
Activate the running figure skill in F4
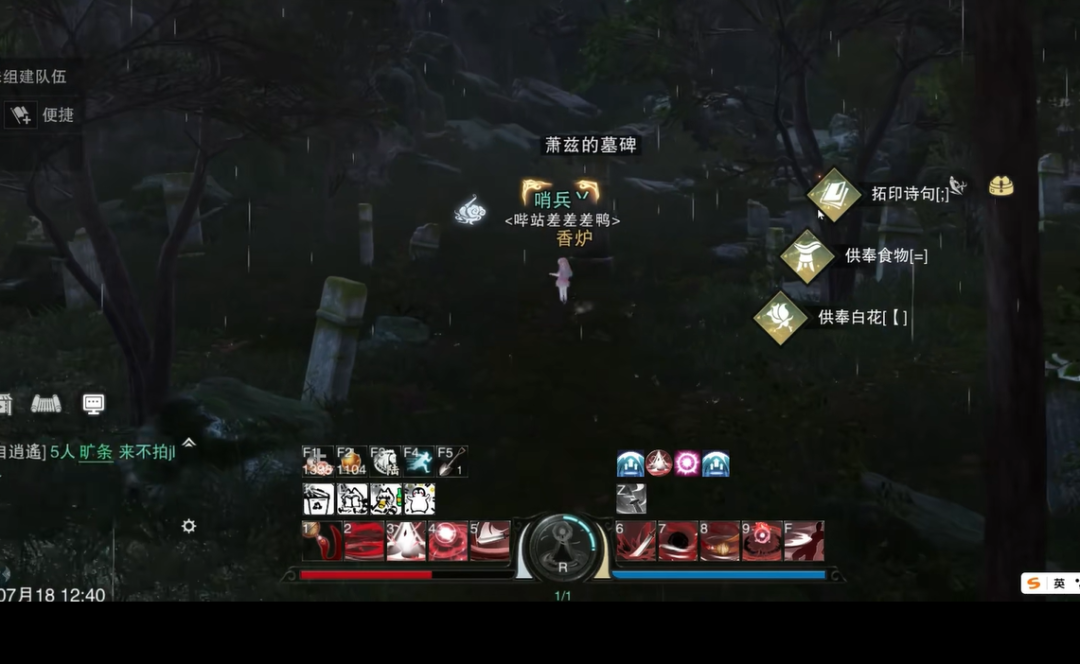tap(419, 461)
